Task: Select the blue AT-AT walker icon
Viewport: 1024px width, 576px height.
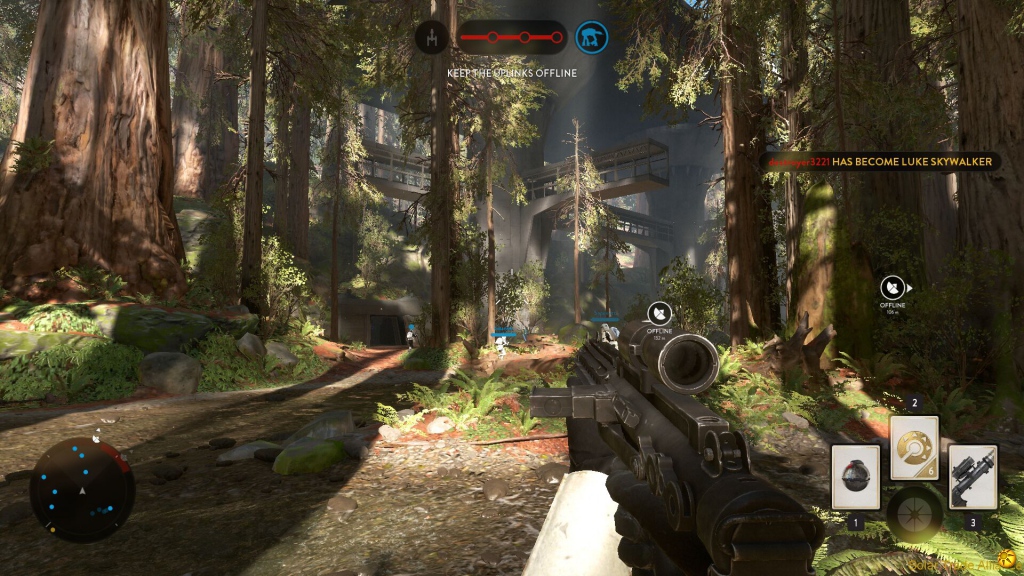Action: (x=592, y=38)
